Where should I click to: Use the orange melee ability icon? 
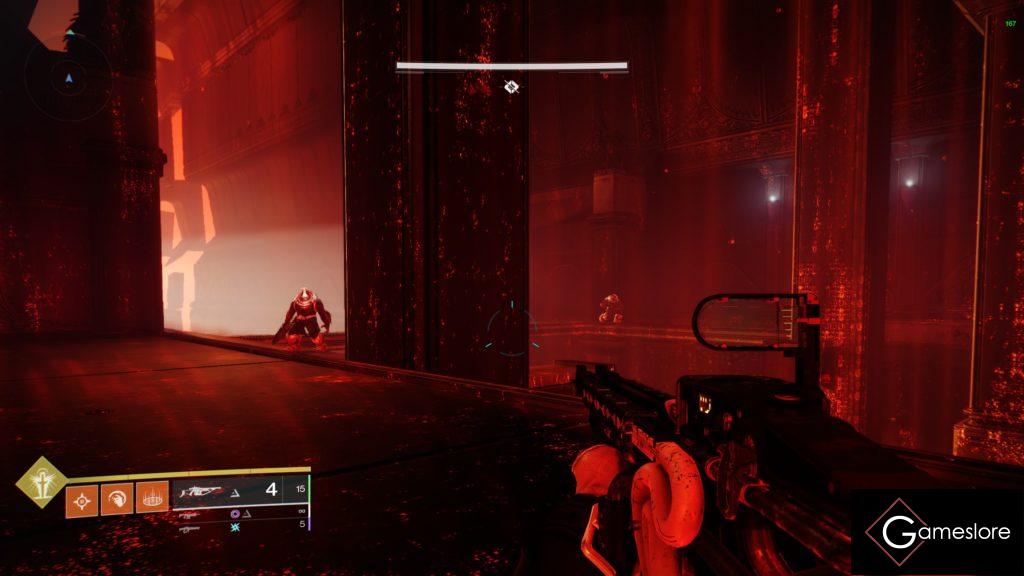(x=116, y=497)
